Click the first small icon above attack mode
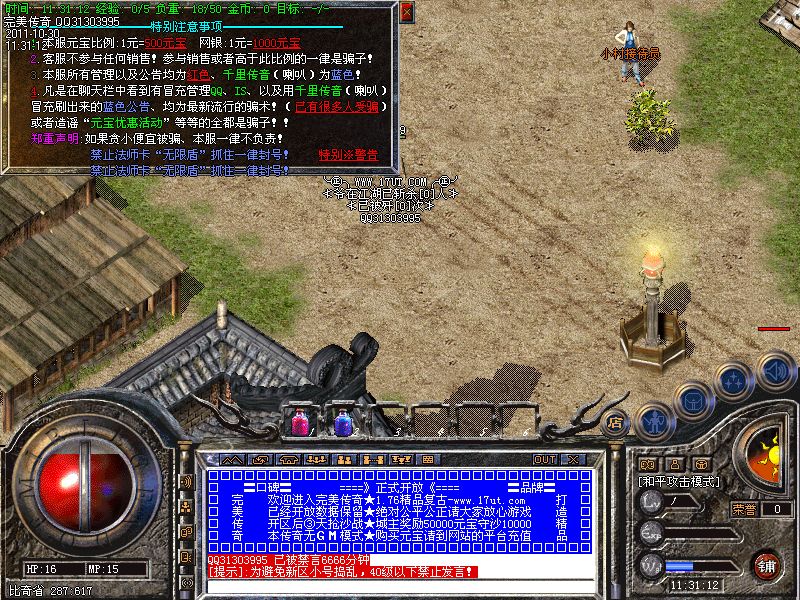 click(647, 464)
